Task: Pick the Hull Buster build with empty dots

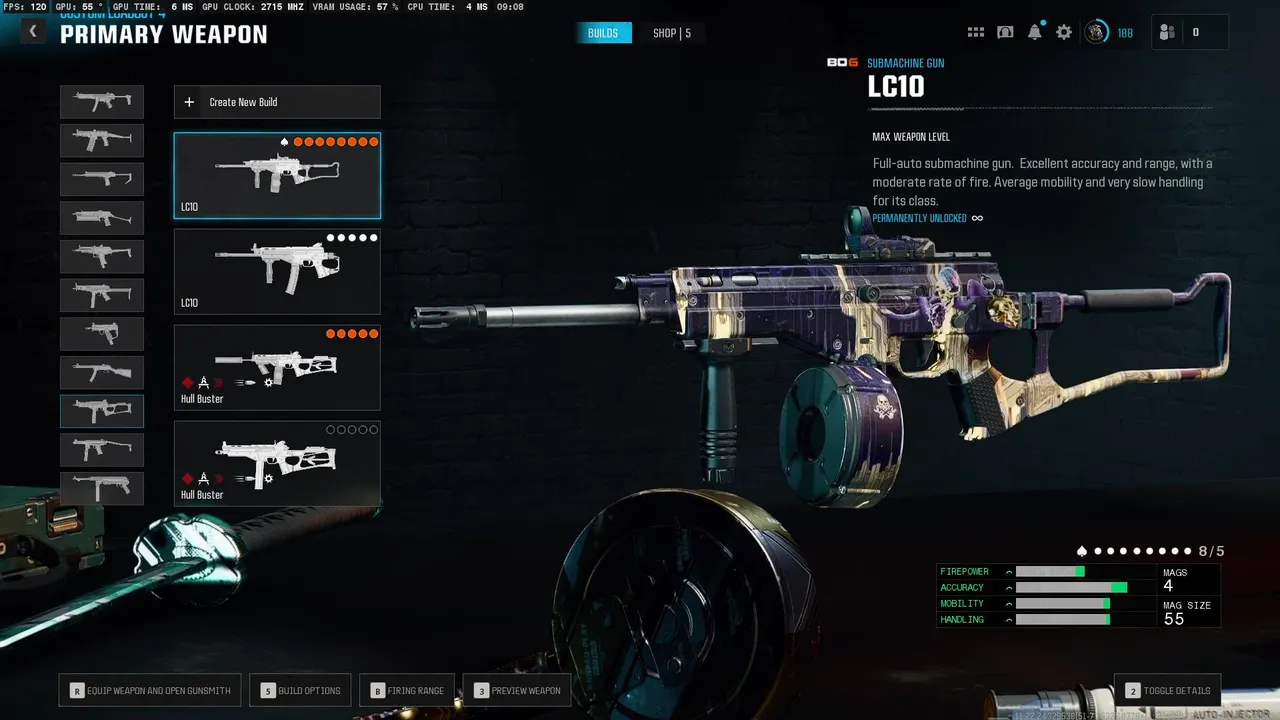Action: pyautogui.click(x=277, y=463)
